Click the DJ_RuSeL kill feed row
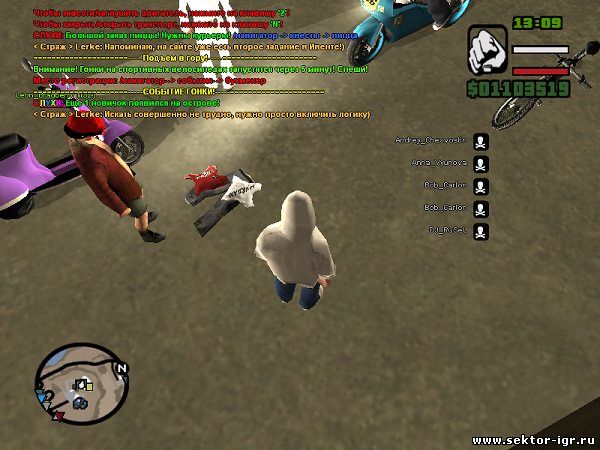600x450 pixels. 446,231
